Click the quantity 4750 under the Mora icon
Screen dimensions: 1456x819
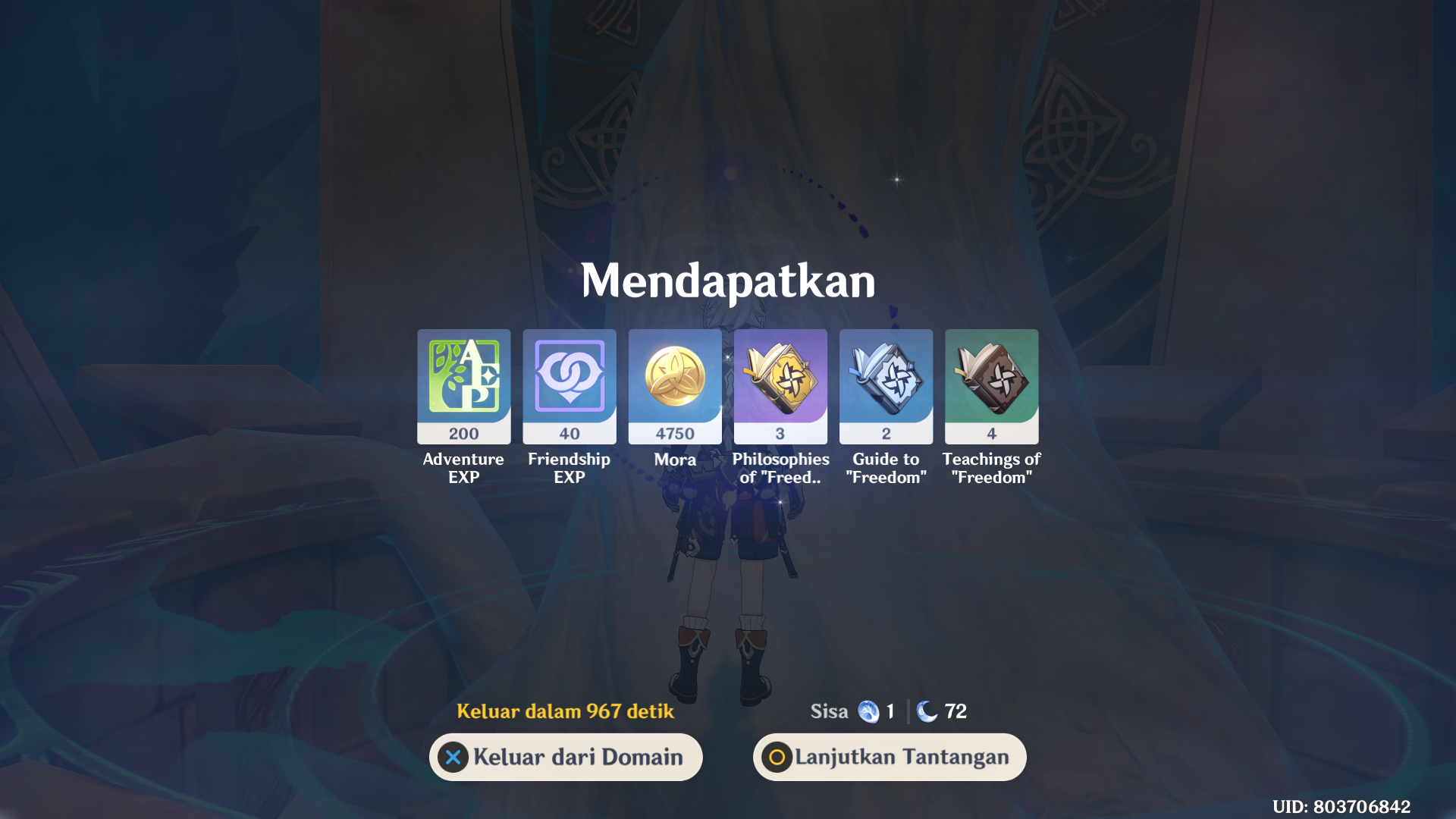pos(675,433)
